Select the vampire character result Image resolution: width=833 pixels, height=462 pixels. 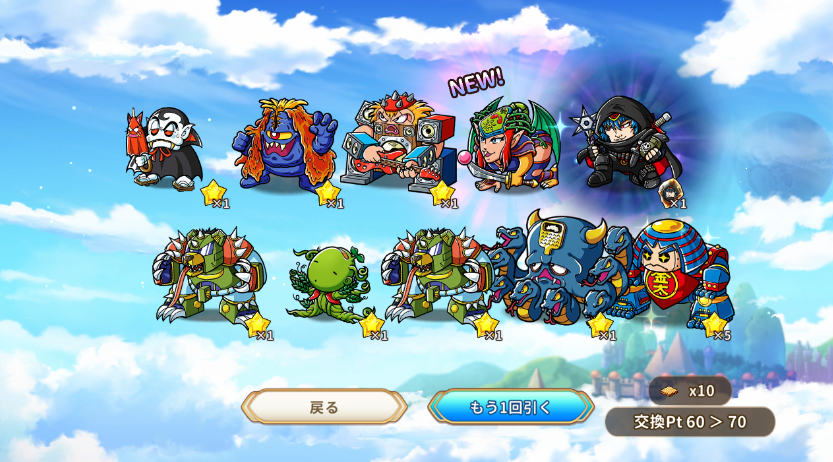pos(165,148)
